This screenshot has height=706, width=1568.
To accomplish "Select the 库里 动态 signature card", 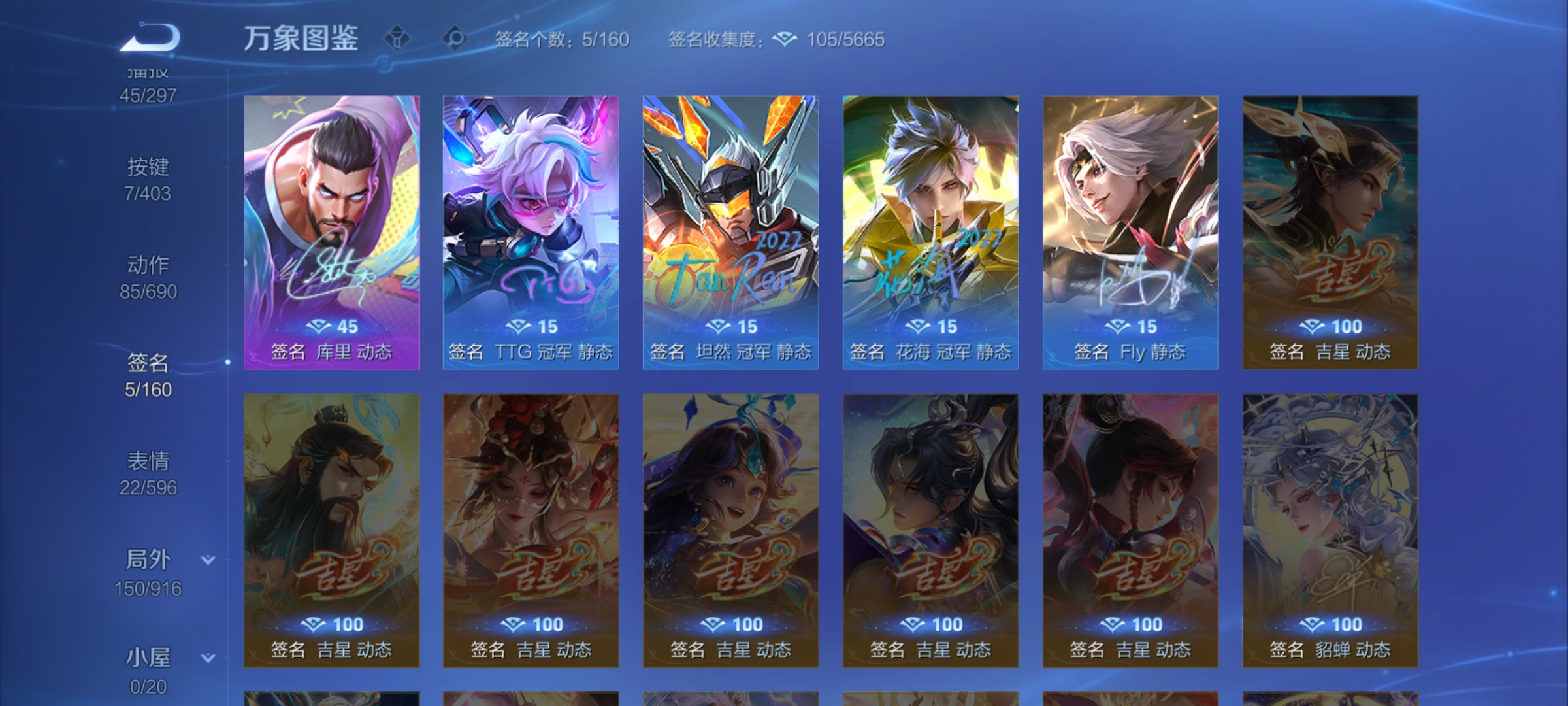I will tap(333, 229).
